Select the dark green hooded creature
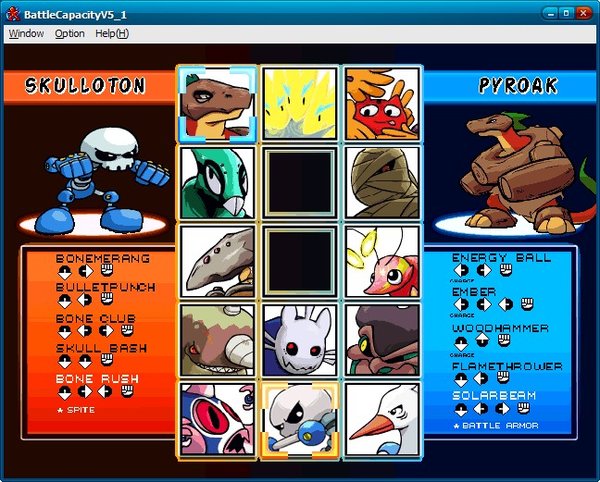The width and height of the screenshot is (600, 482). (x=382, y=340)
